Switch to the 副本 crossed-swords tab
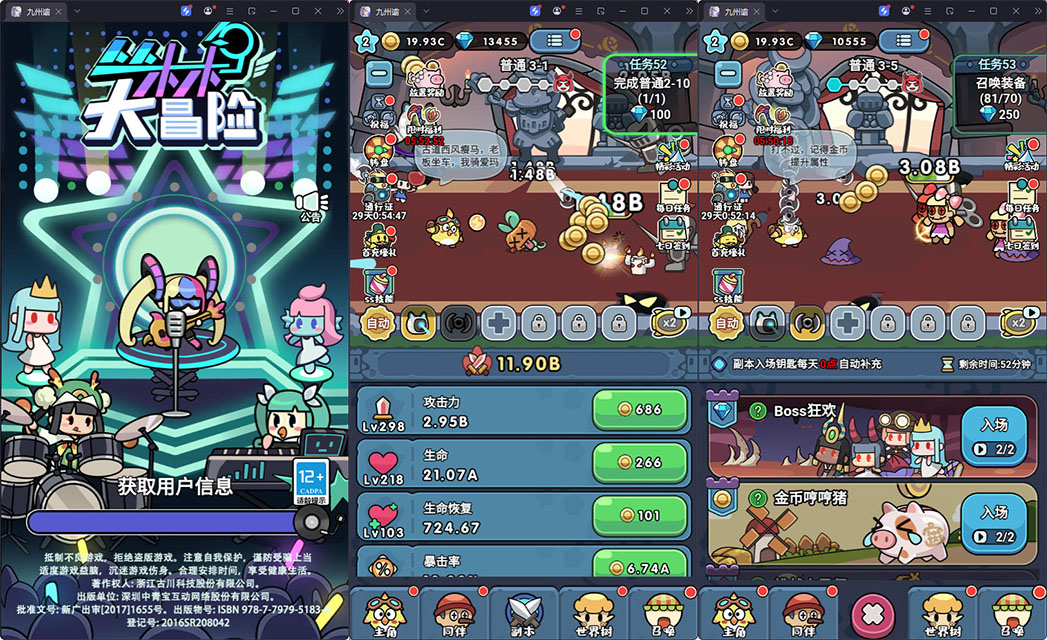 pos(523,611)
